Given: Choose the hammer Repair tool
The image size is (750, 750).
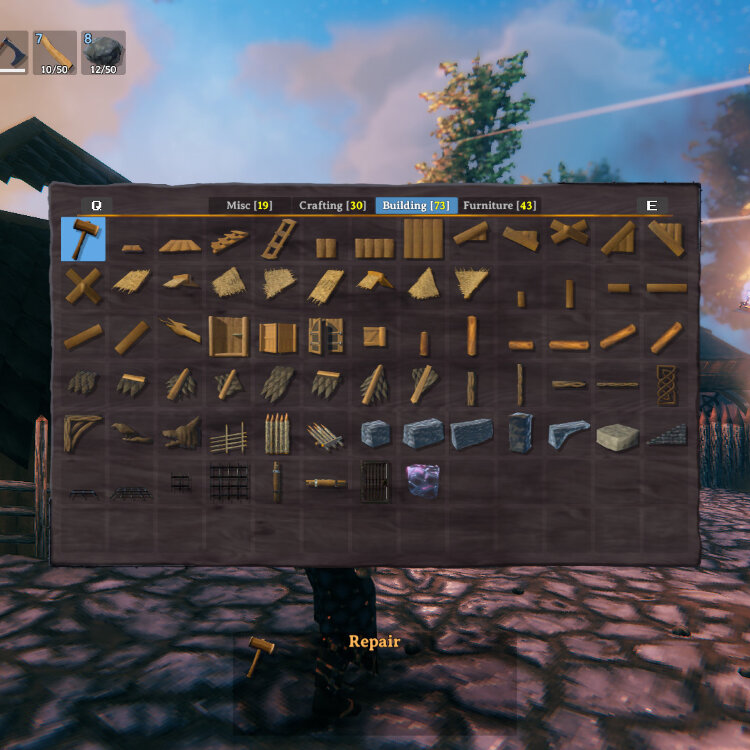Looking at the screenshot, I should click(83, 239).
